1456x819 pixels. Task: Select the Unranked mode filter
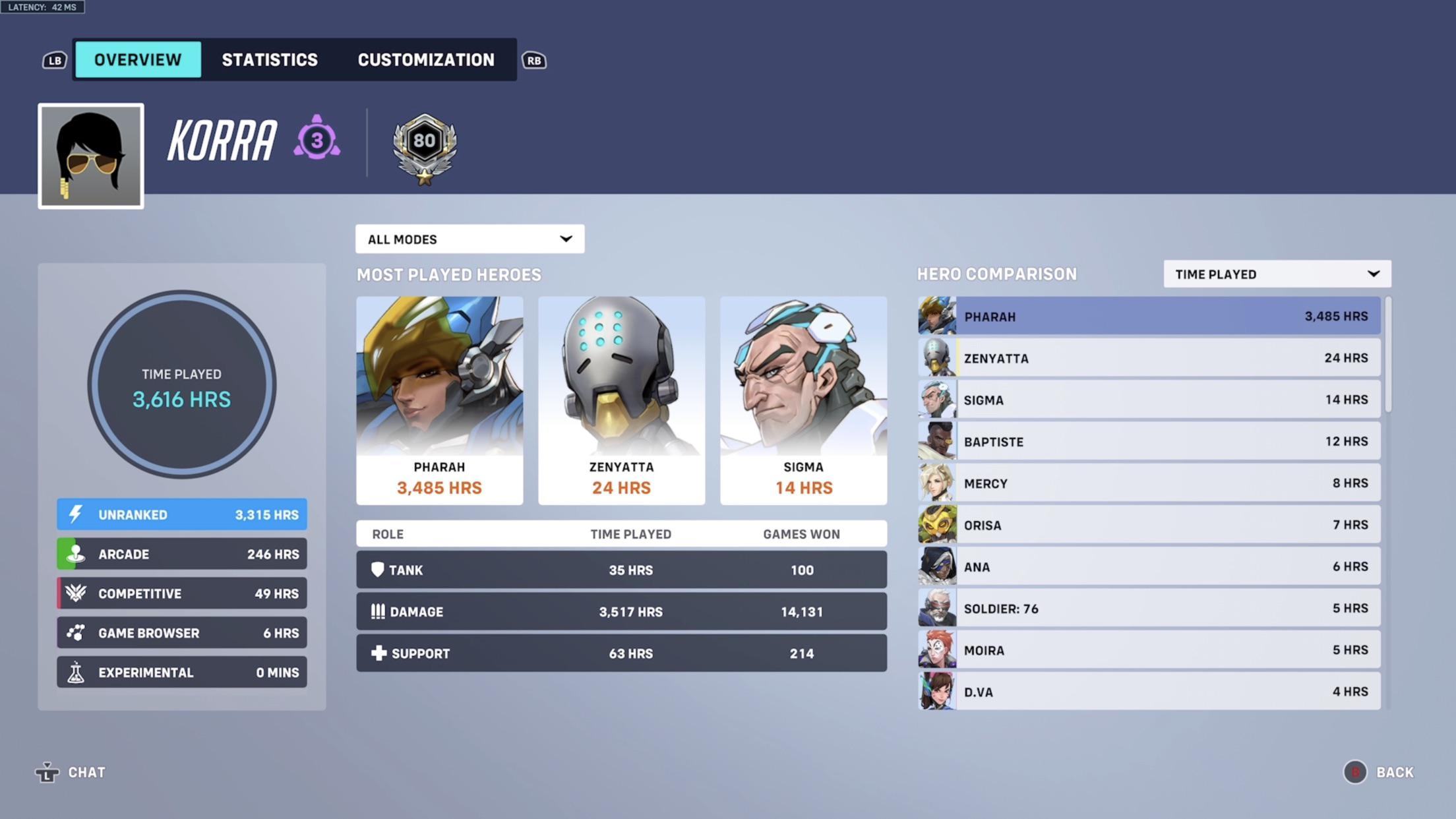pyautogui.click(x=182, y=514)
